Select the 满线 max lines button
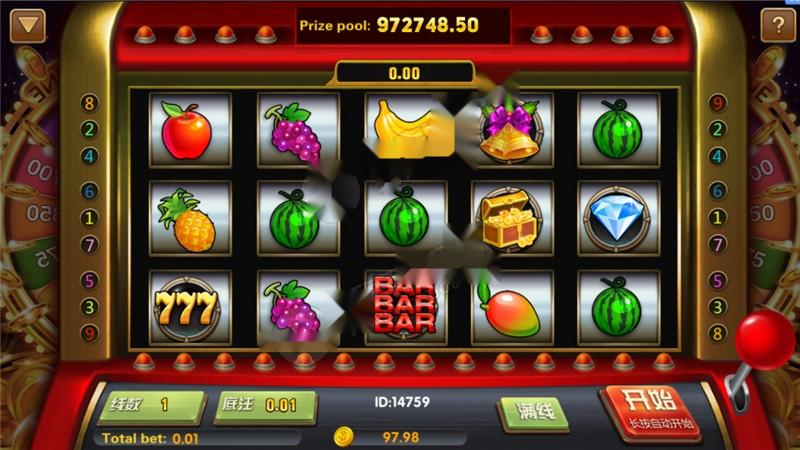 tap(533, 411)
